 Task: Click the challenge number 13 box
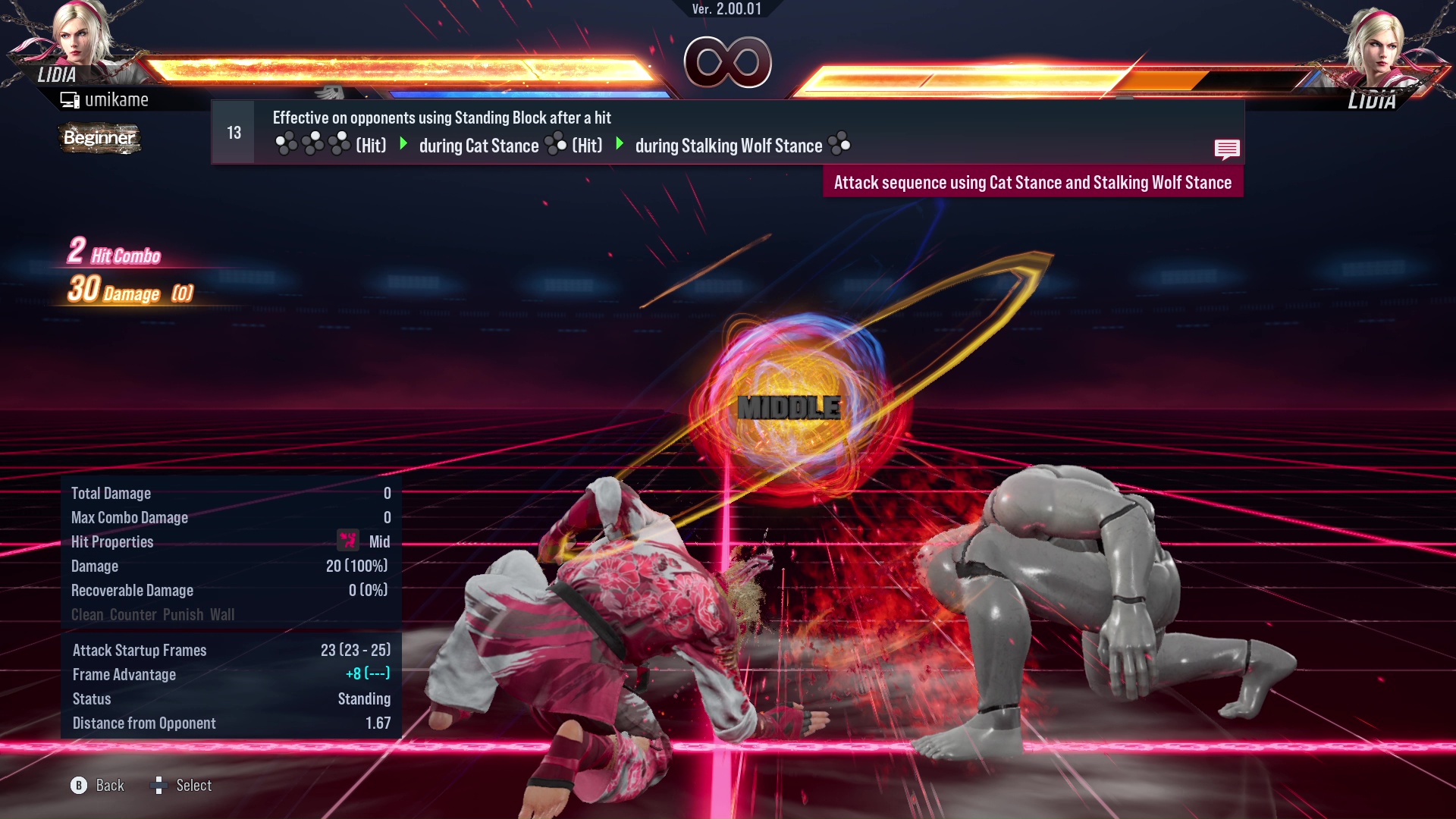[233, 131]
